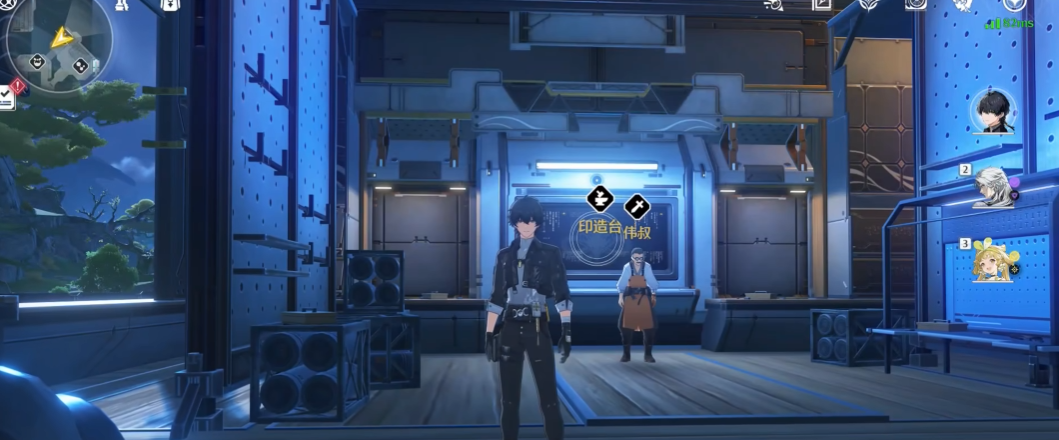Open the circular minimap
This screenshot has width=1059, height=440.
[x=57, y=43]
